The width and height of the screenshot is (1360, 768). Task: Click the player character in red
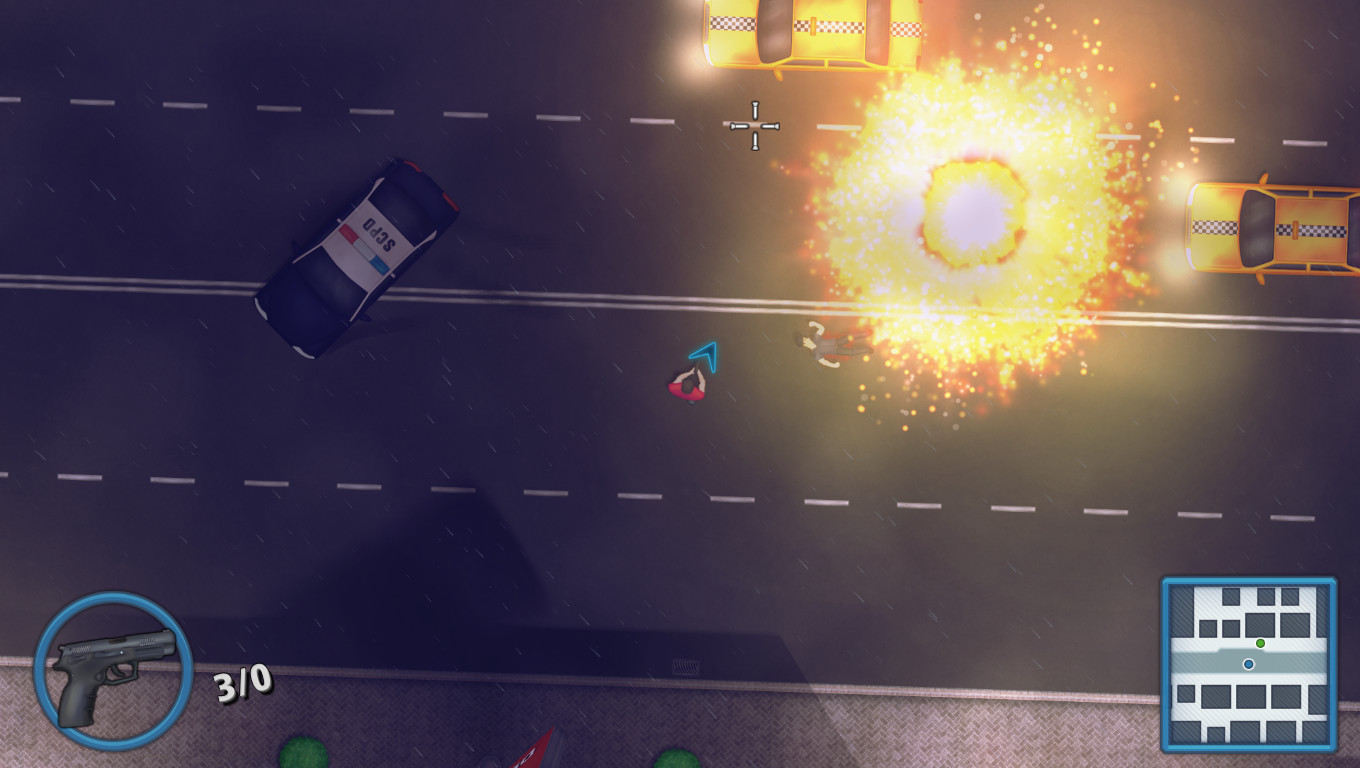pos(689,386)
